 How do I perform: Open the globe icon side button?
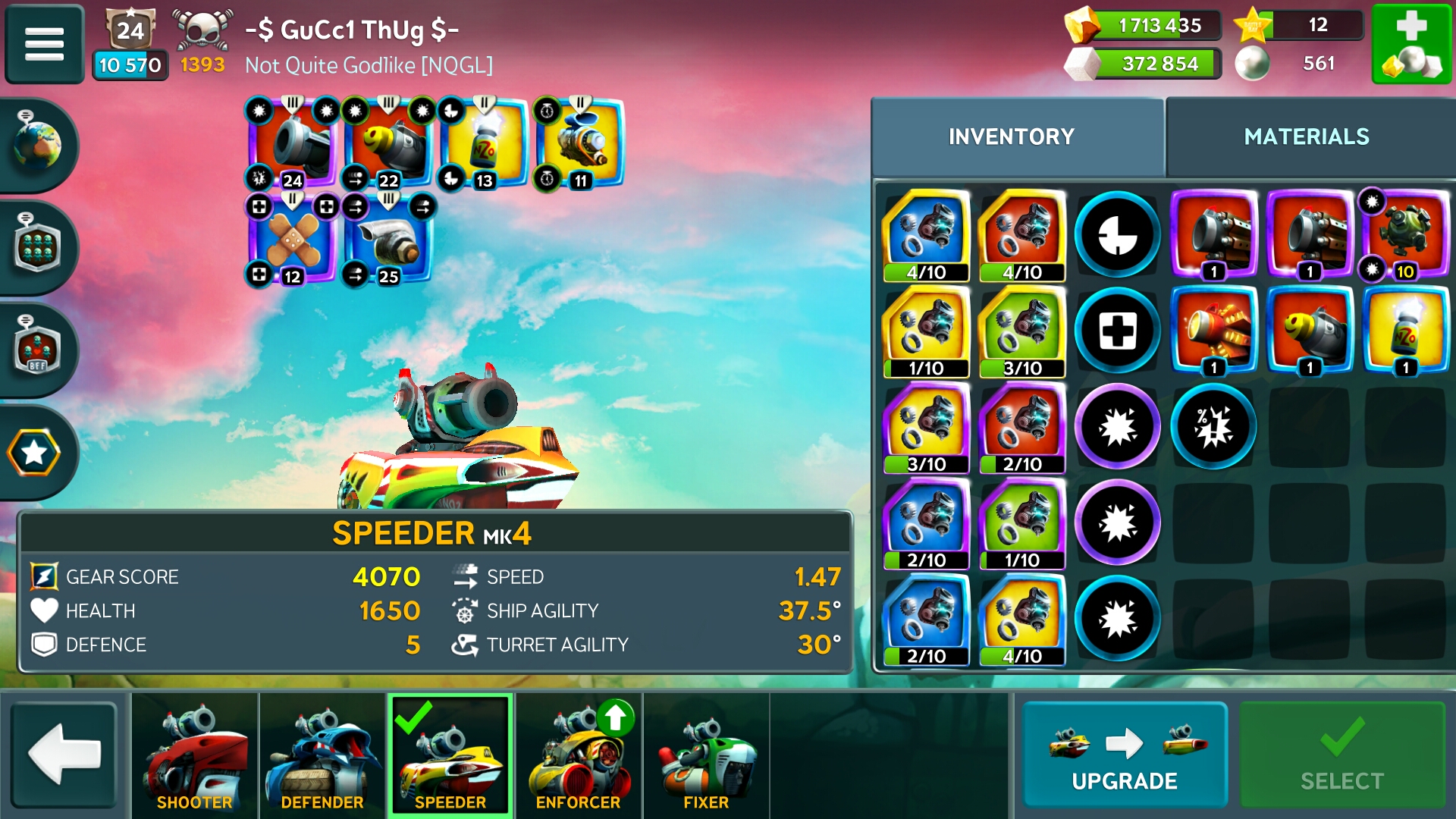[36, 145]
